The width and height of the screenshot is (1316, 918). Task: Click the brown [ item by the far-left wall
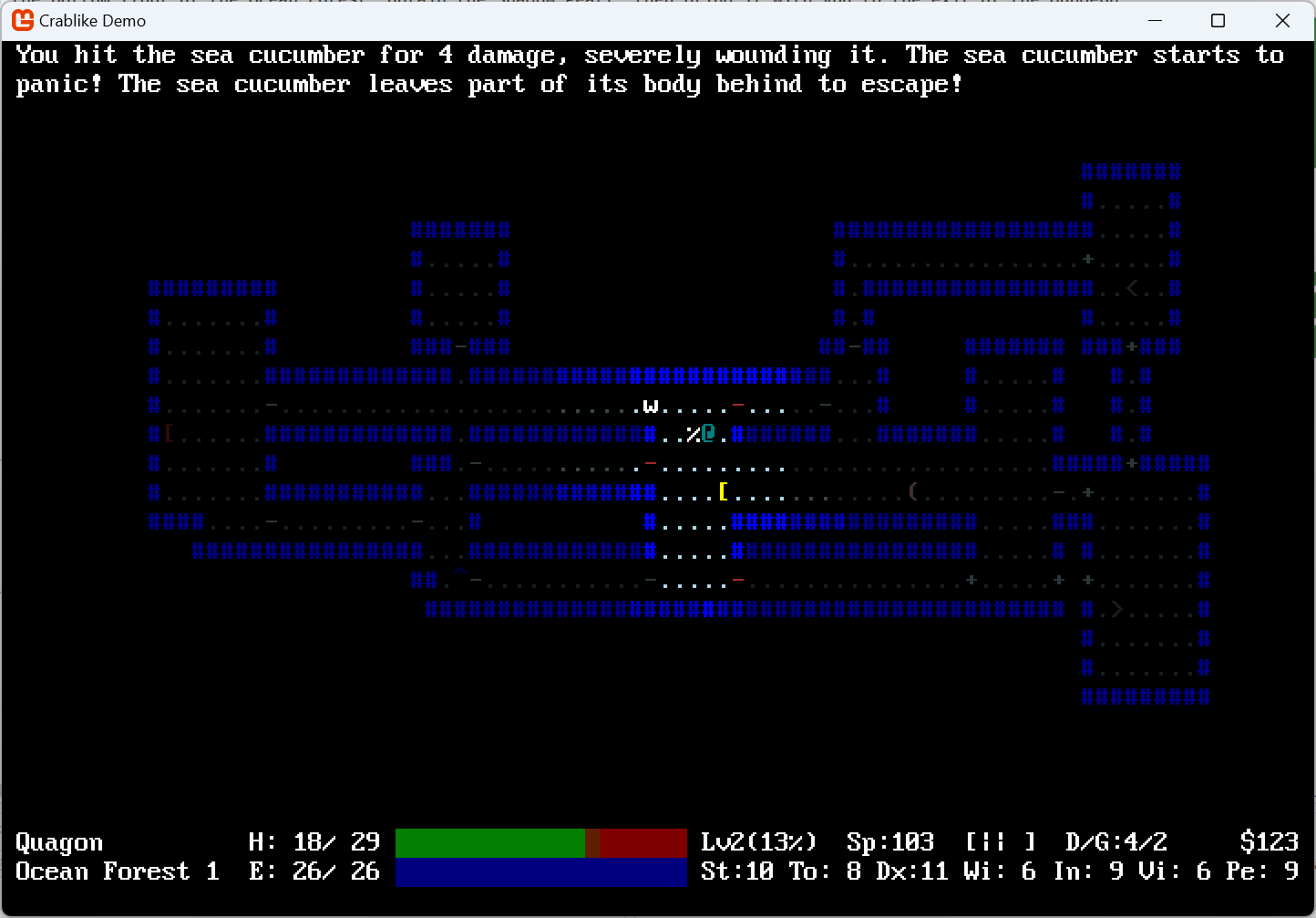(x=168, y=435)
